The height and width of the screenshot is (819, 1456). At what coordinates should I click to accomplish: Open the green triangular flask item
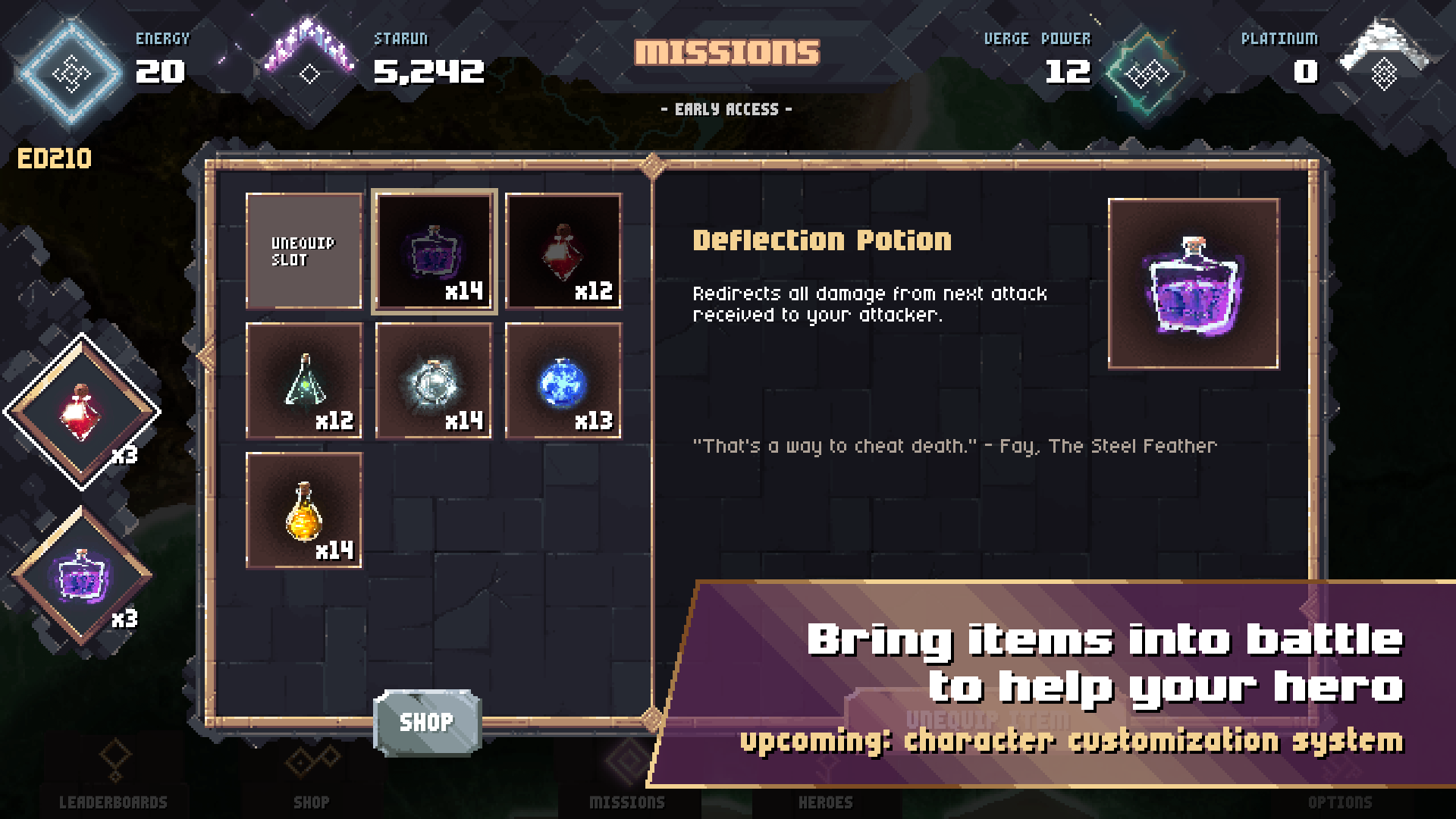pos(303,381)
